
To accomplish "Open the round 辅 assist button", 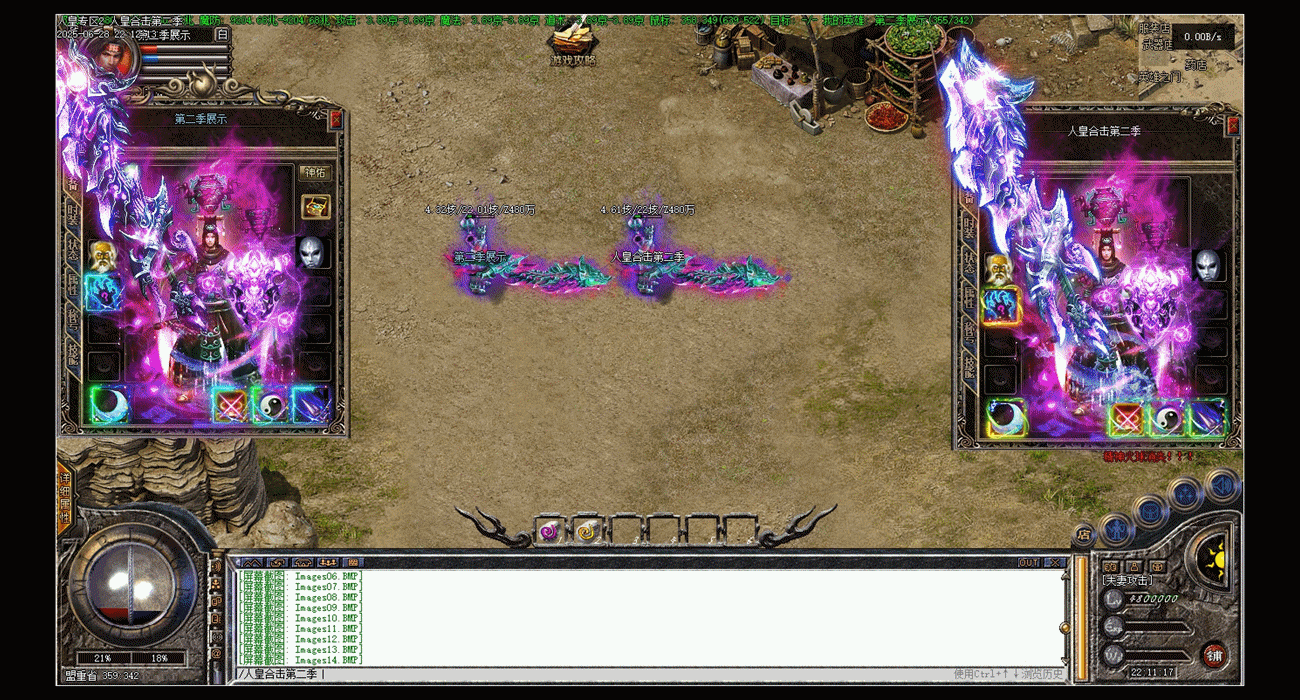I will (1215, 656).
